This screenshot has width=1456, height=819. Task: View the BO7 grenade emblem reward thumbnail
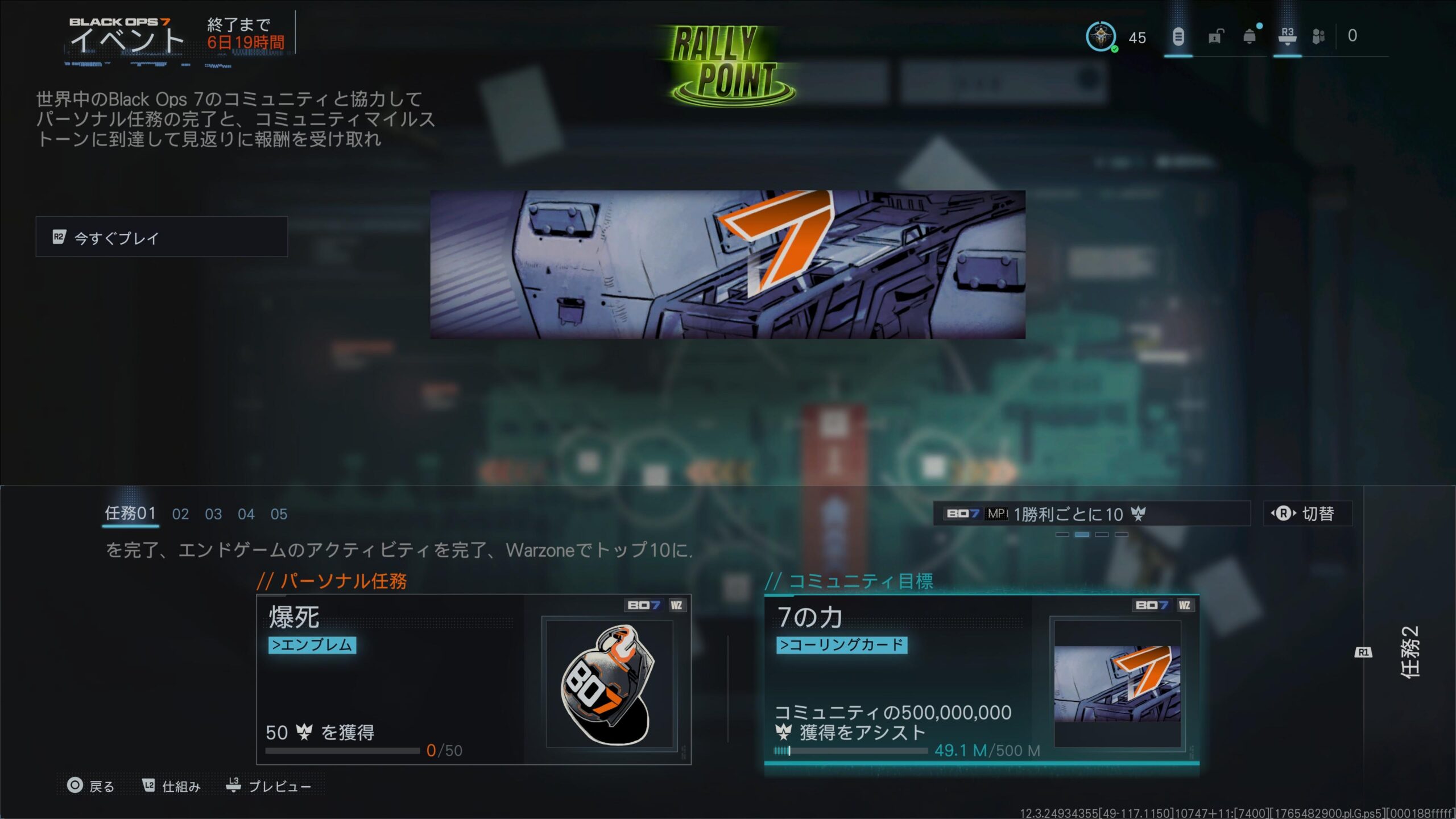pyautogui.click(x=609, y=684)
